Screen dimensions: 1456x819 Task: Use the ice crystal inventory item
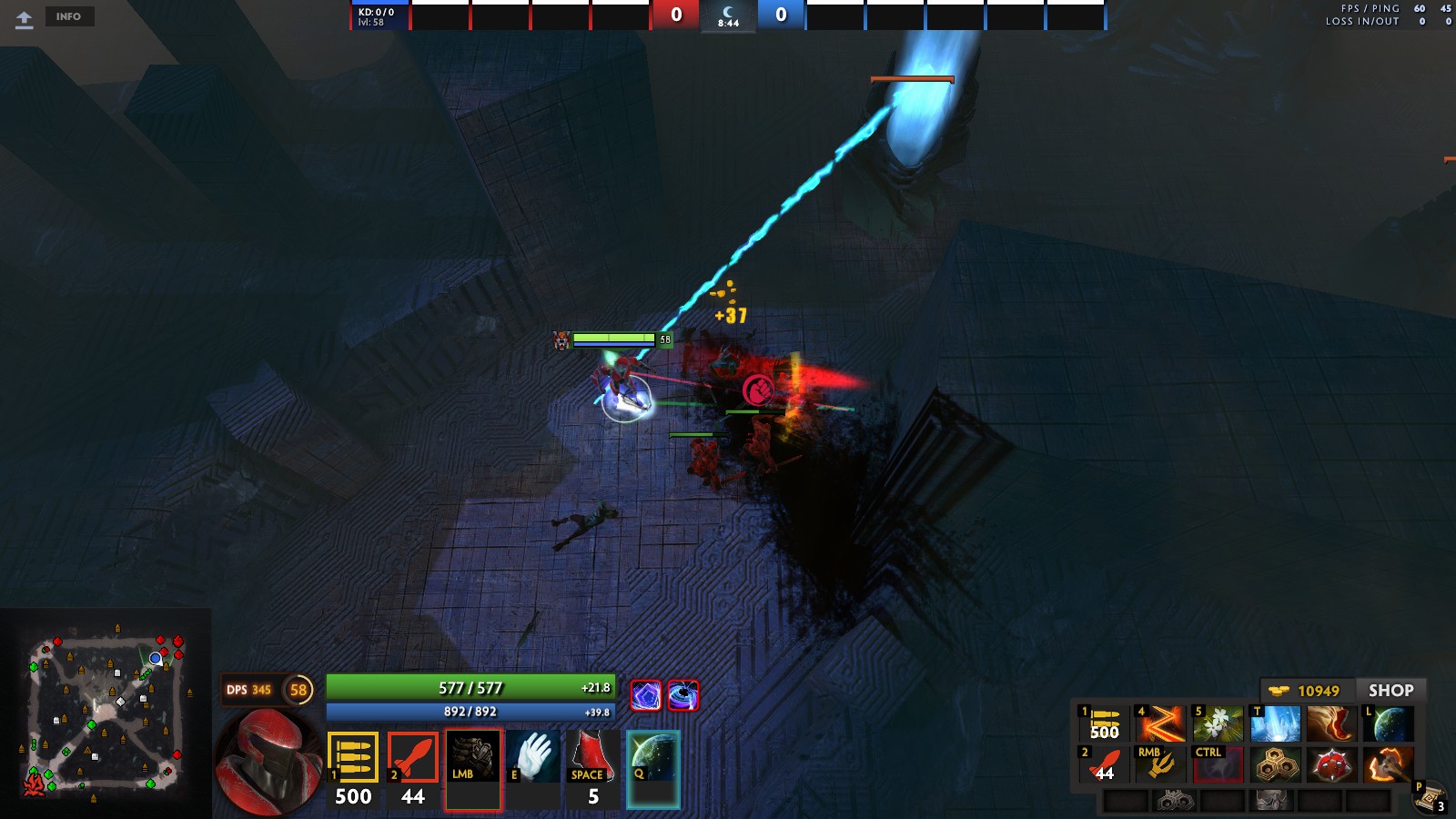pos(1275,724)
